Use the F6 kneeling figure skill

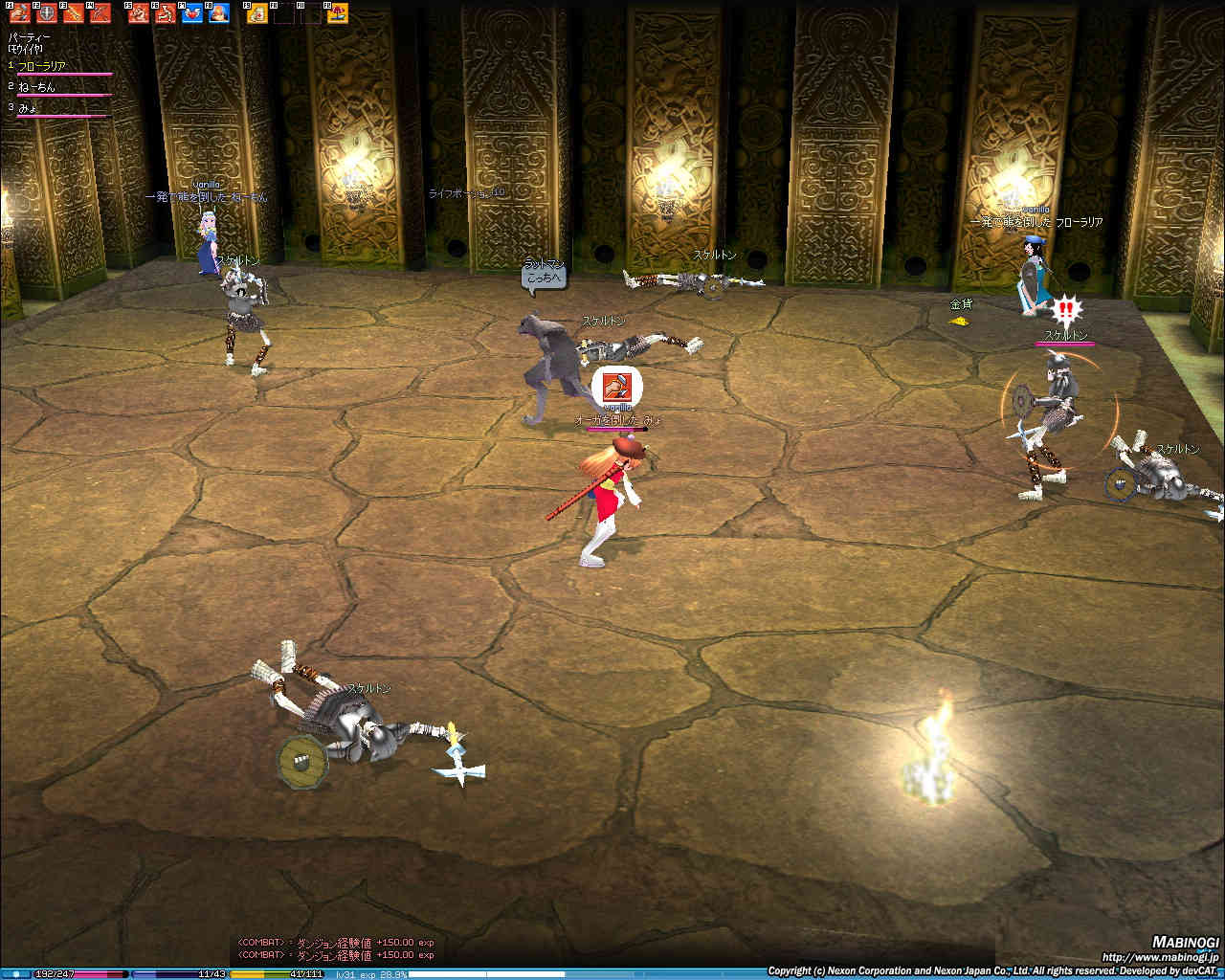[x=167, y=13]
